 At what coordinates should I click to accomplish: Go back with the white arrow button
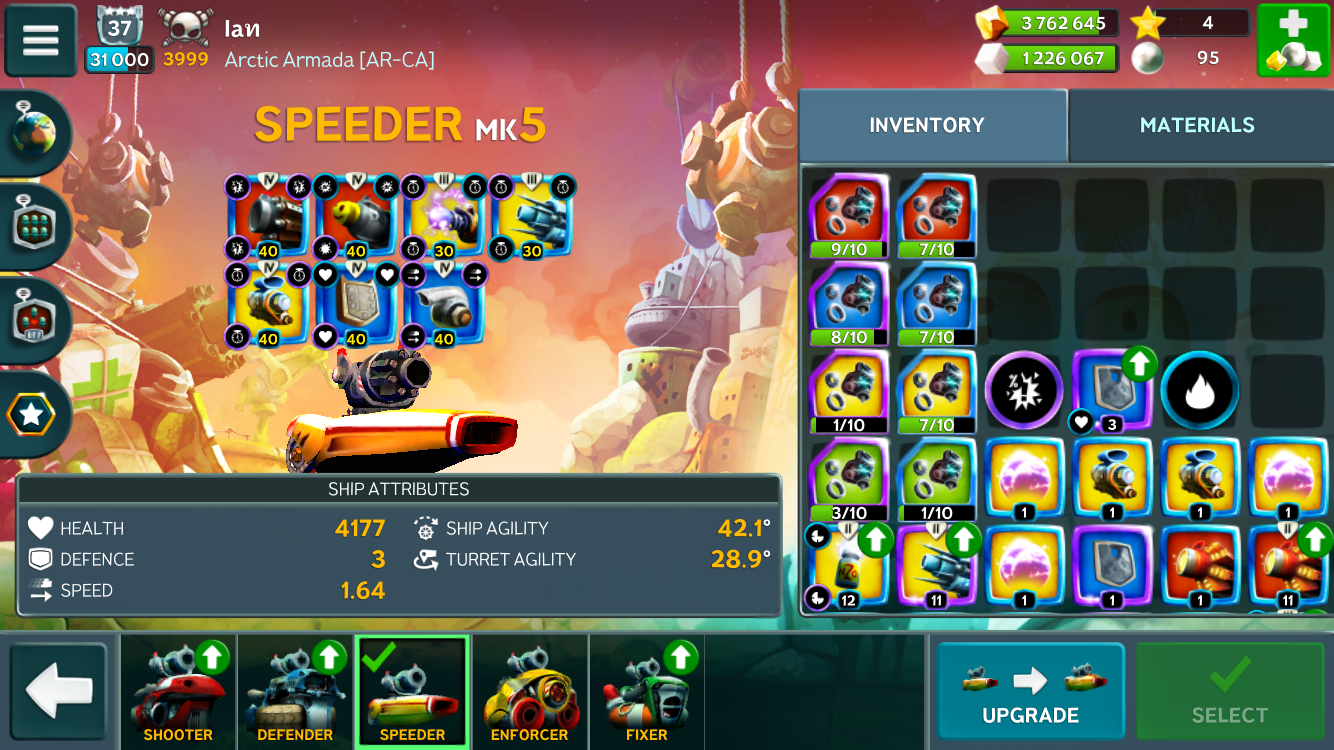59,692
